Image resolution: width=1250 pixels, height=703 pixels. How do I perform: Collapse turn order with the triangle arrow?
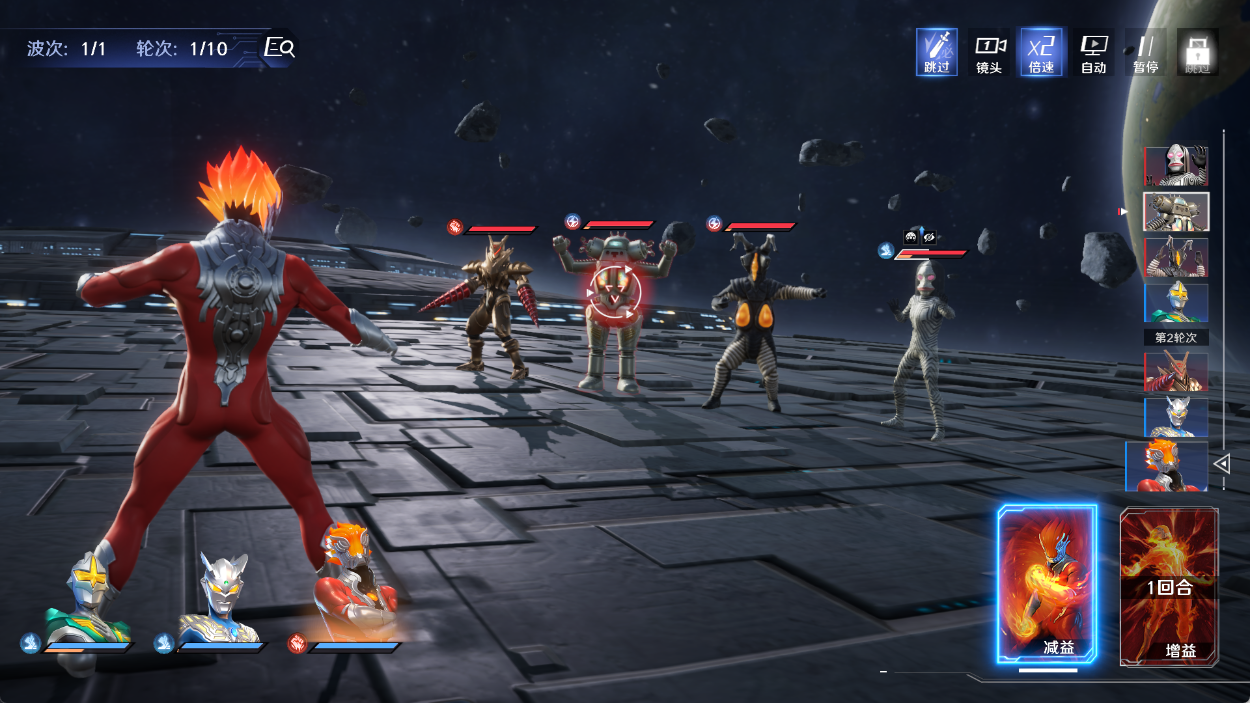[1221, 463]
